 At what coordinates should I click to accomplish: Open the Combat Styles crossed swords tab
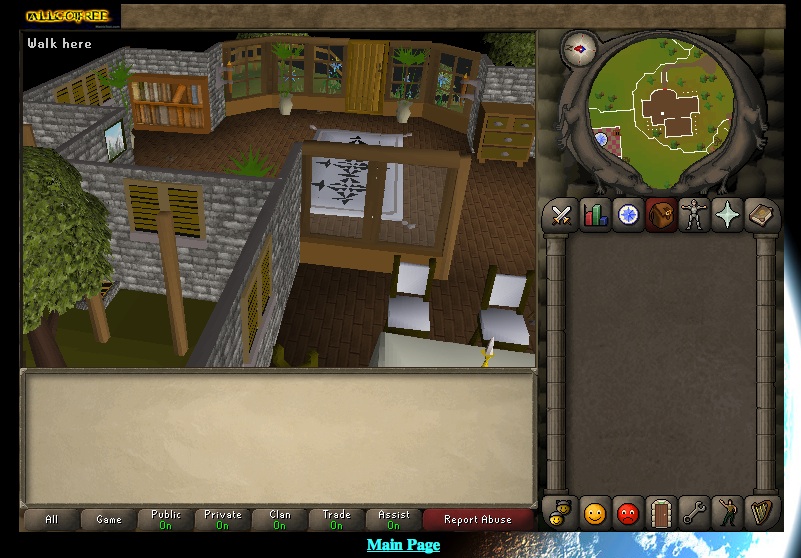[561, 215]
